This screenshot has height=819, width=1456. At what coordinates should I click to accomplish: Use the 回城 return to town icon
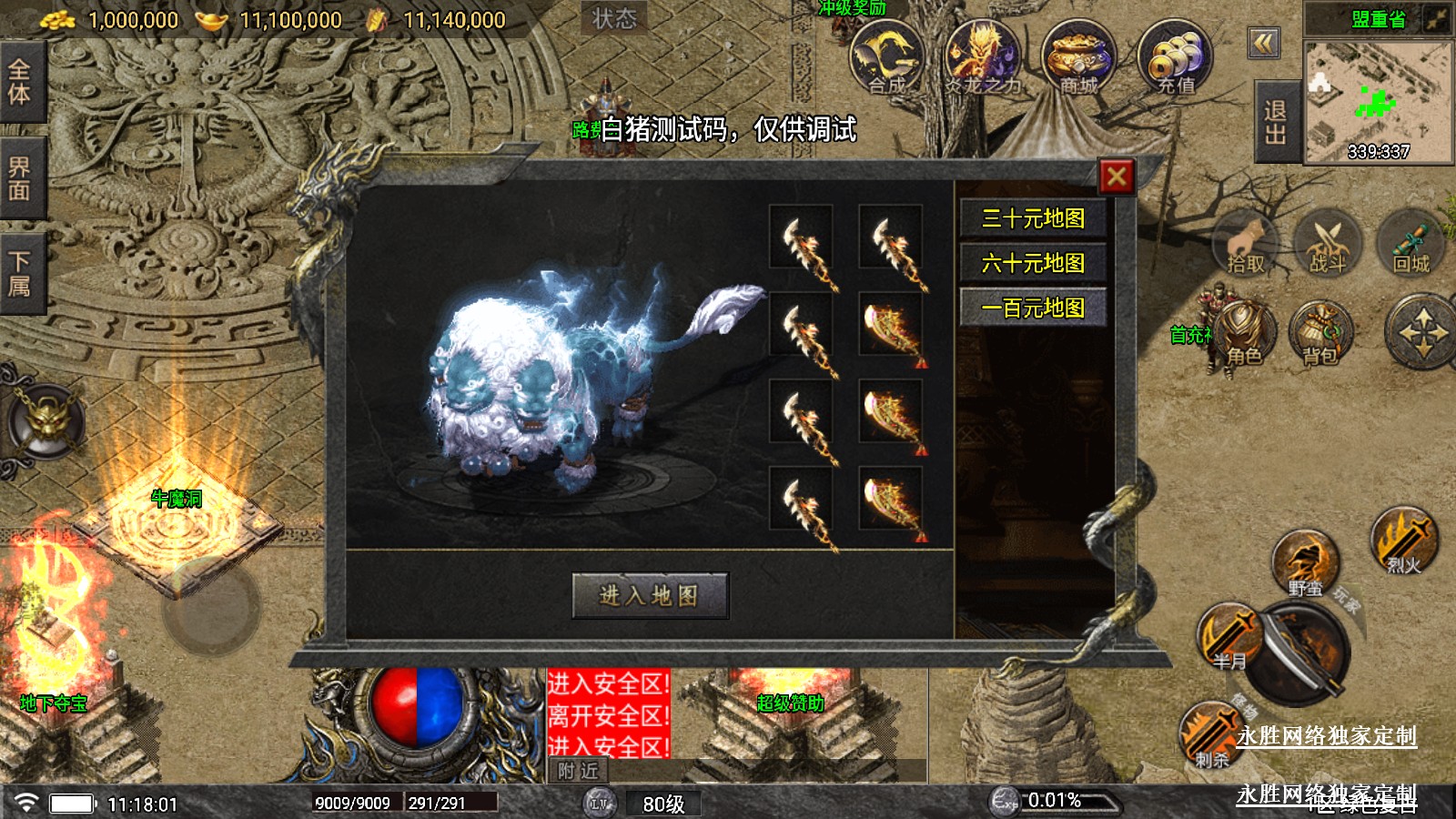point(1411,245)
